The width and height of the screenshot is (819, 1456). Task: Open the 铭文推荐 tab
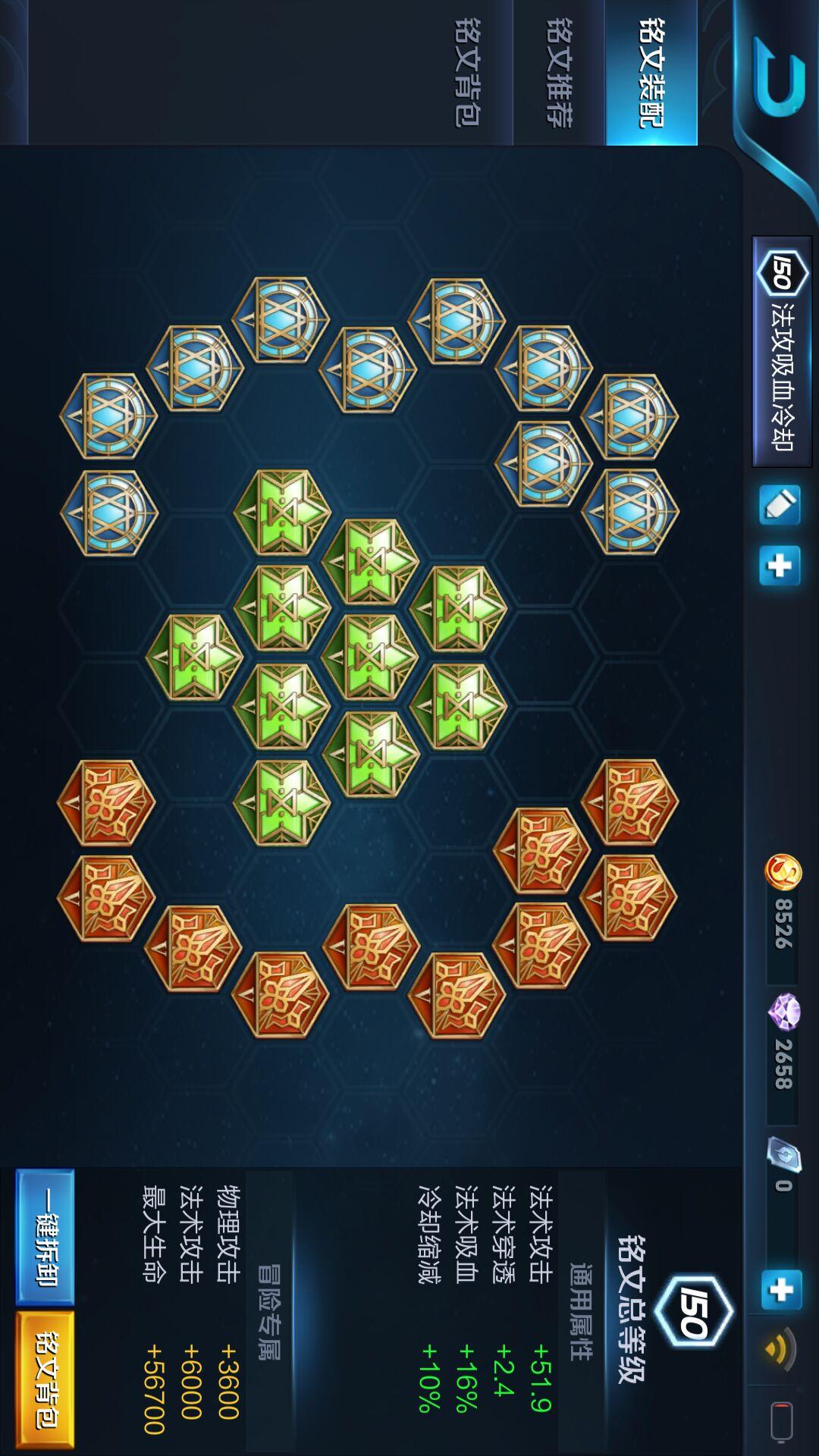(x=559, y=73)
